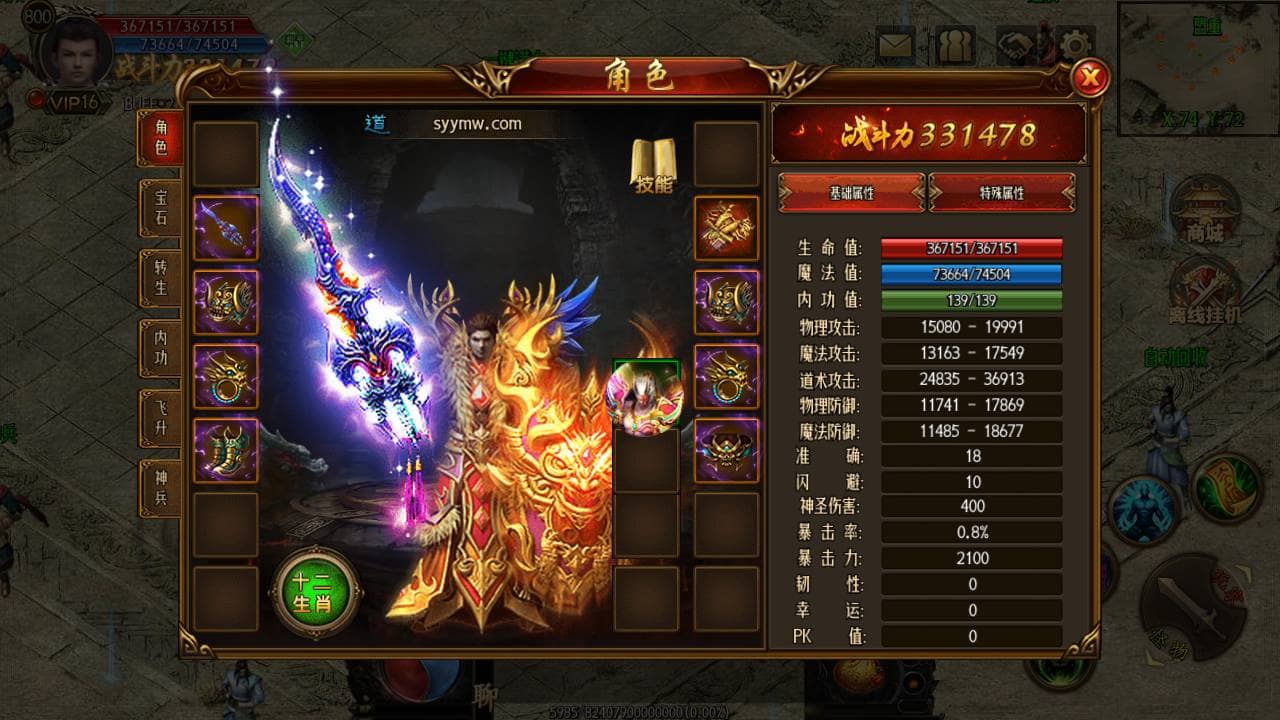
Task: Open the 转生 rebirth tab
Action: click(160, 277)
